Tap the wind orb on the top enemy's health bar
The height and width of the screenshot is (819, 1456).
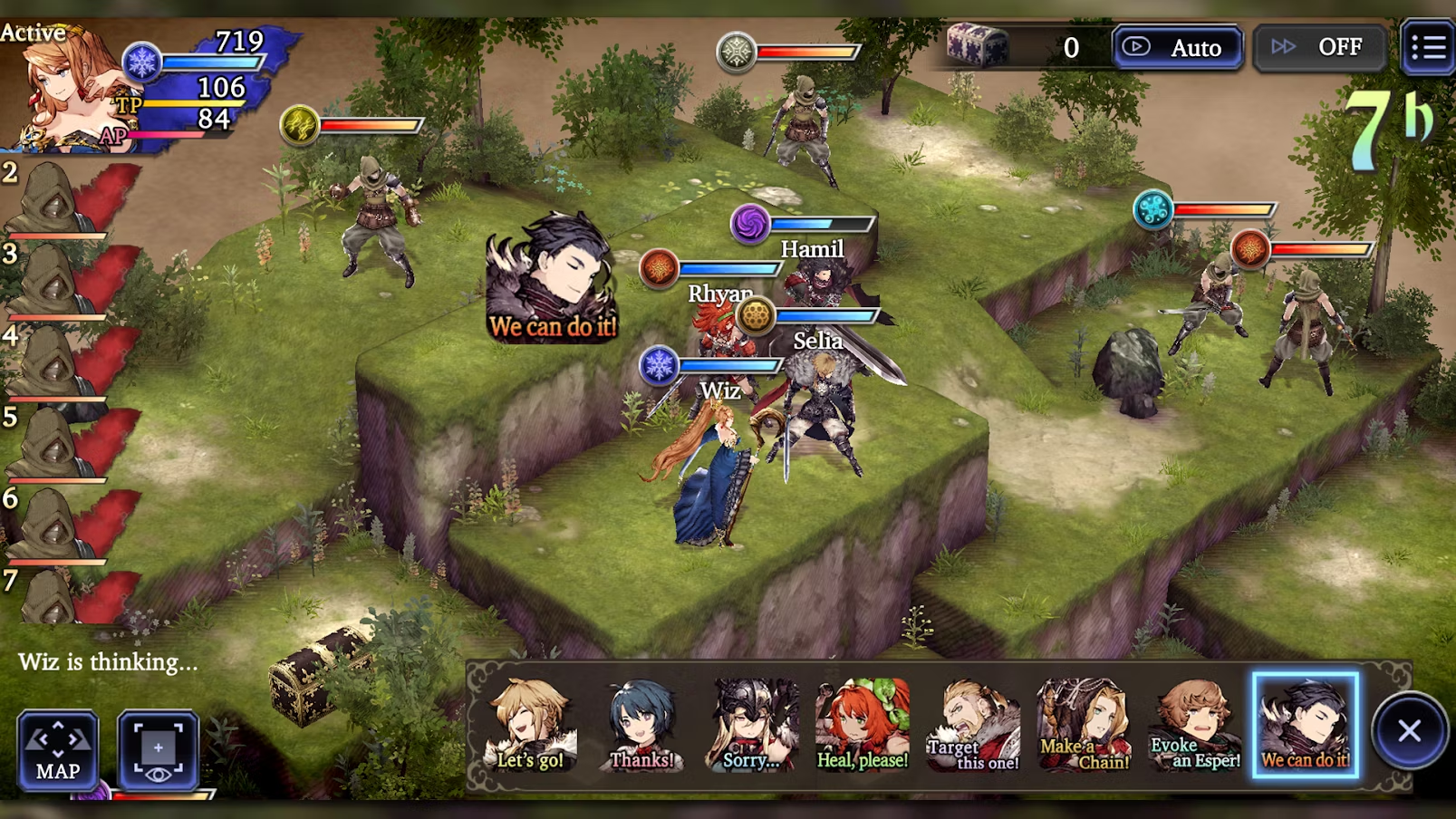coord(738,50)
